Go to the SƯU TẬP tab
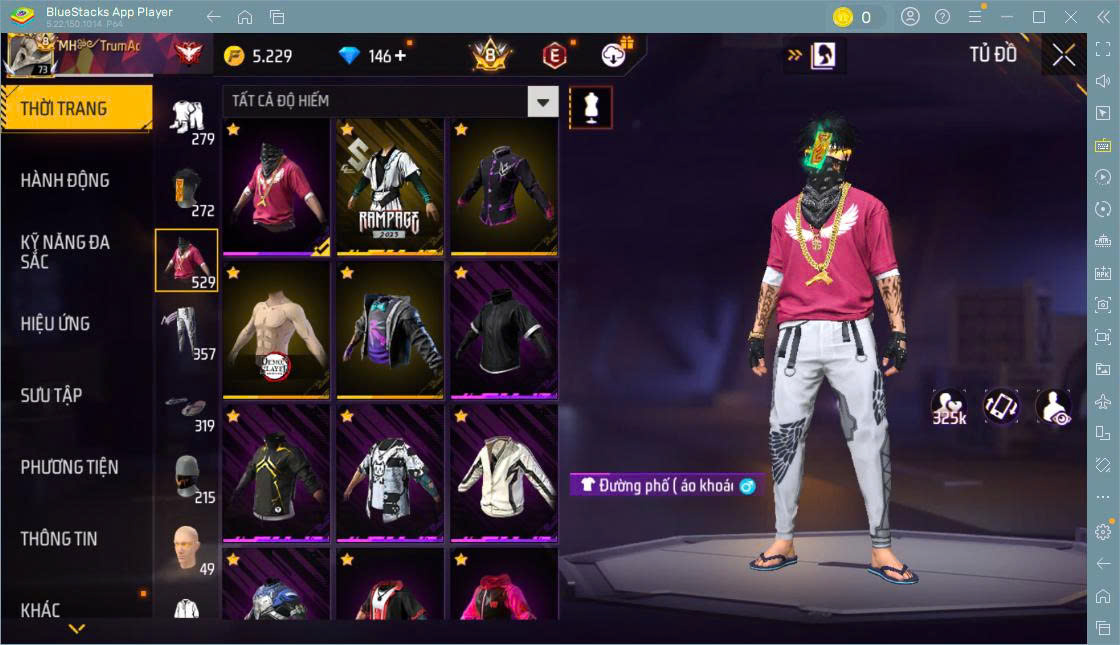1120x645 pixels. point(52,395)
